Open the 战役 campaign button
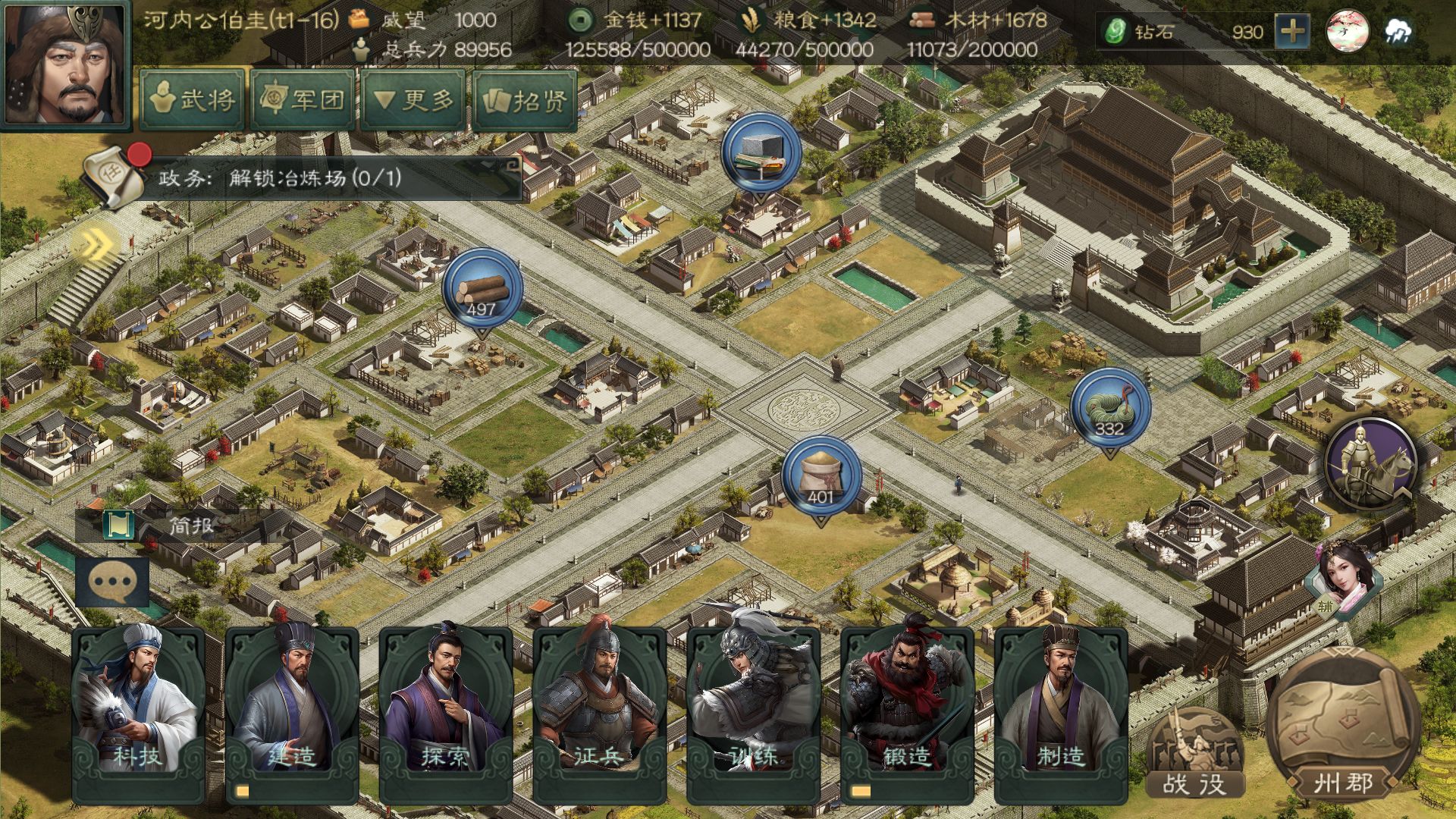This screenshot has height=819, width=1456. (x=1195, y=755)
